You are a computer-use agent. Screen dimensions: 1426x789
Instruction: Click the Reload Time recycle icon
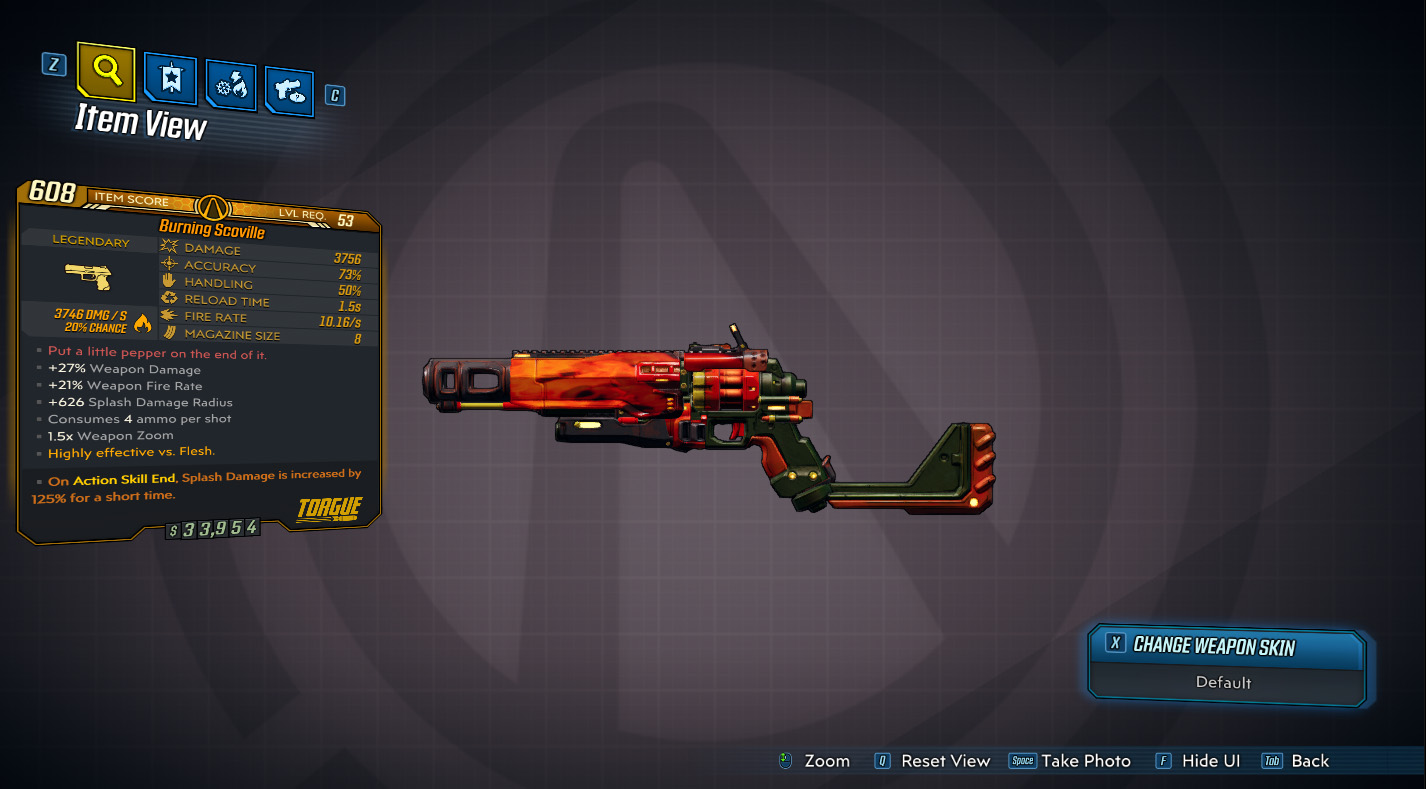click(168, 299)
